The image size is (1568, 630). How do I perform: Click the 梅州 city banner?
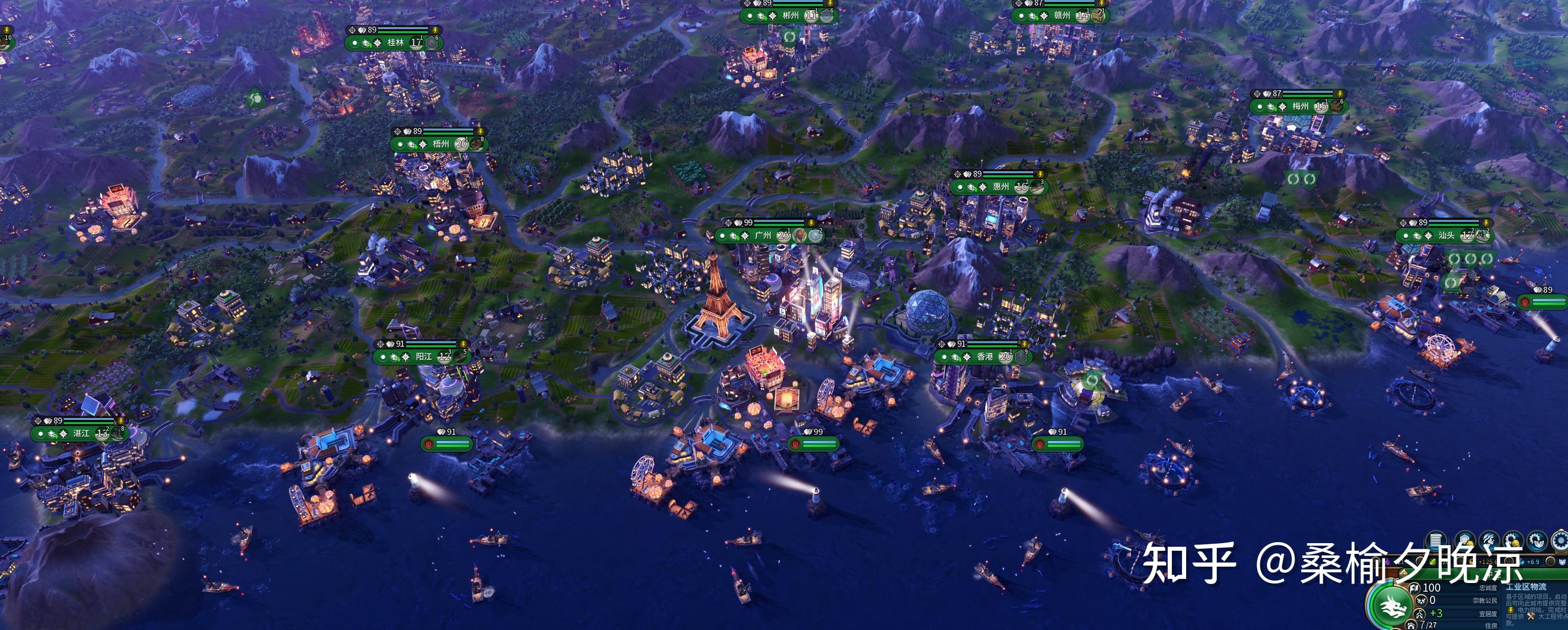(x=1300, y=106)
